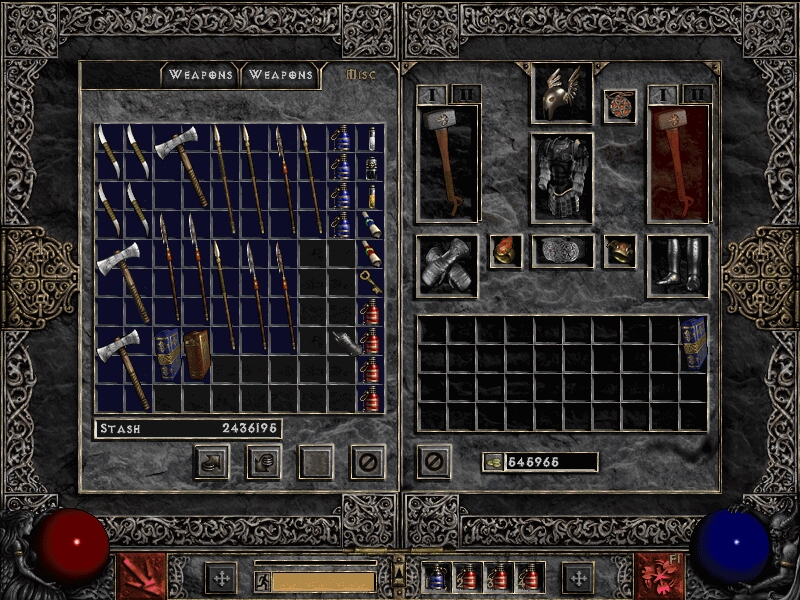Open the mini menu arrow above the belt

click(x=400, y=564)
